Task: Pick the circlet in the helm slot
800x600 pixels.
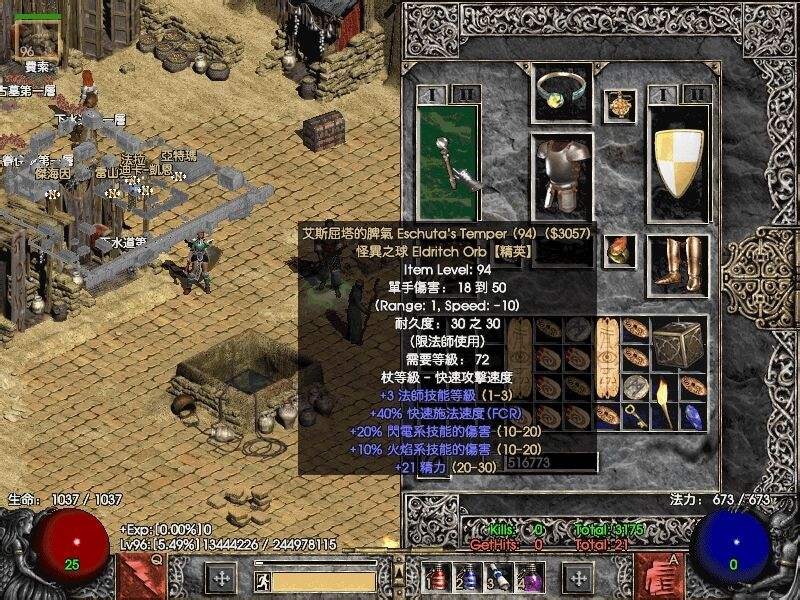Action: tap(562, 92)
